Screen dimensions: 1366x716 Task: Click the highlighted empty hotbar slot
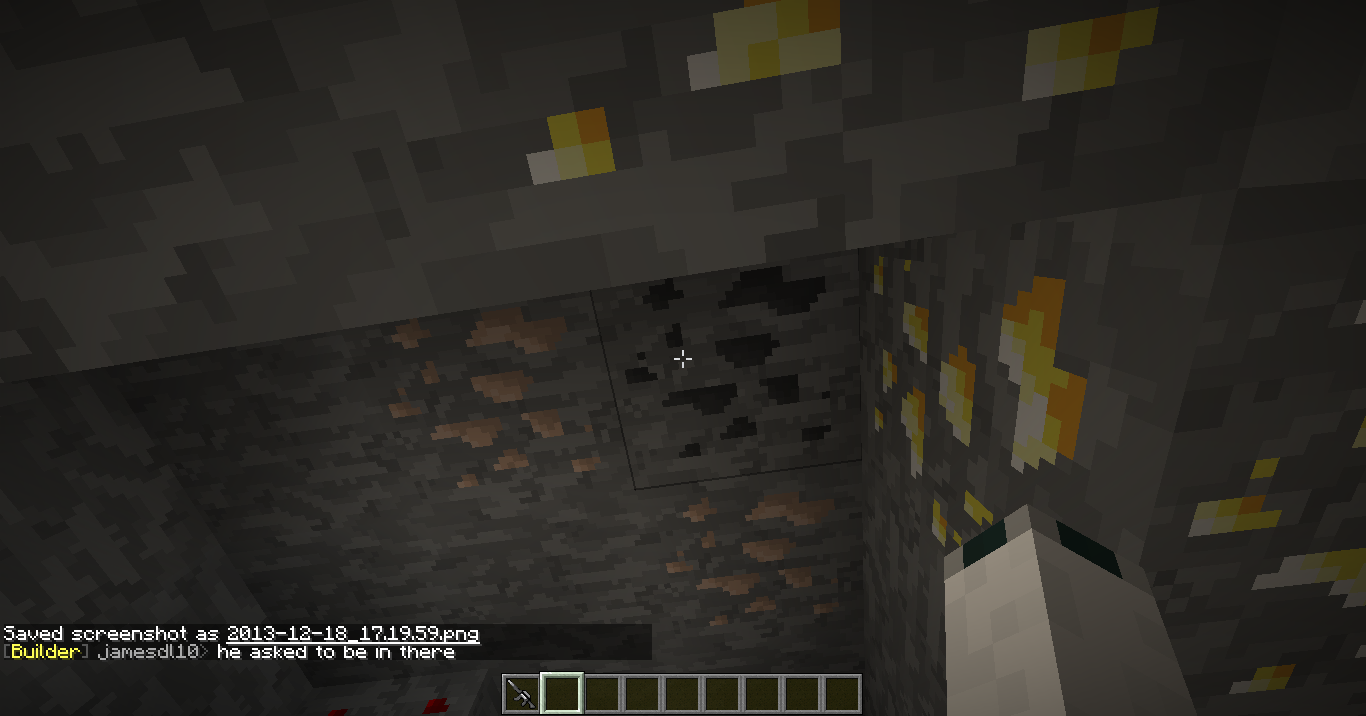pyautogui.click(x=561, y=694)
